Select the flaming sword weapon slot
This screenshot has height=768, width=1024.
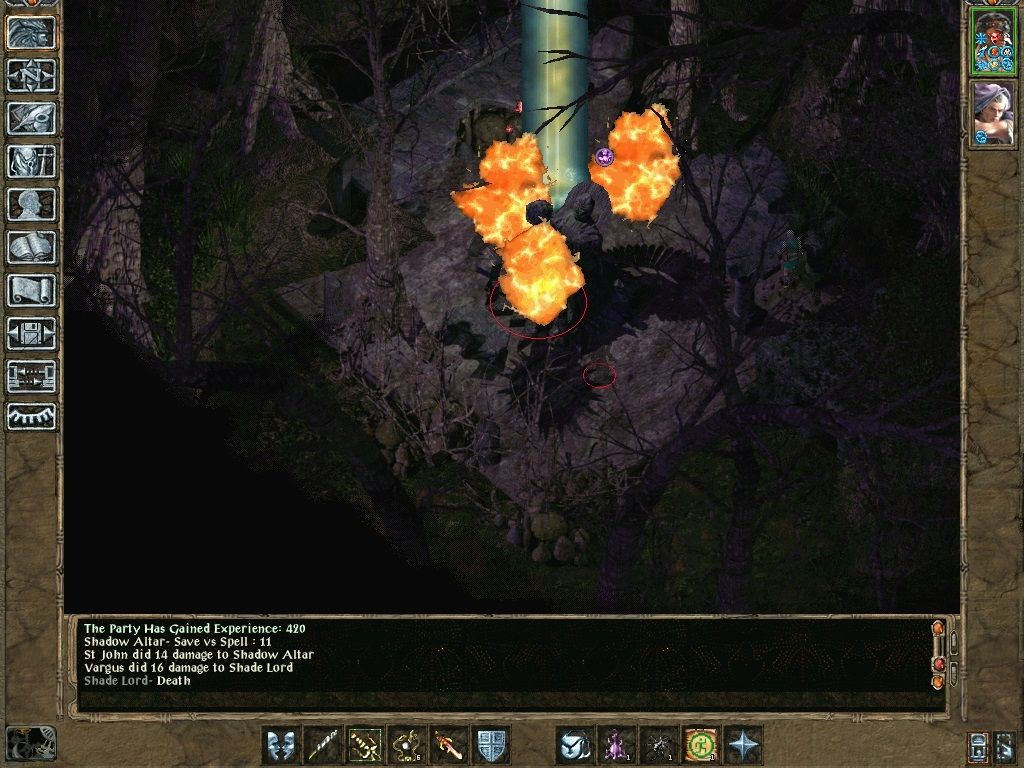tap(449, 745)
